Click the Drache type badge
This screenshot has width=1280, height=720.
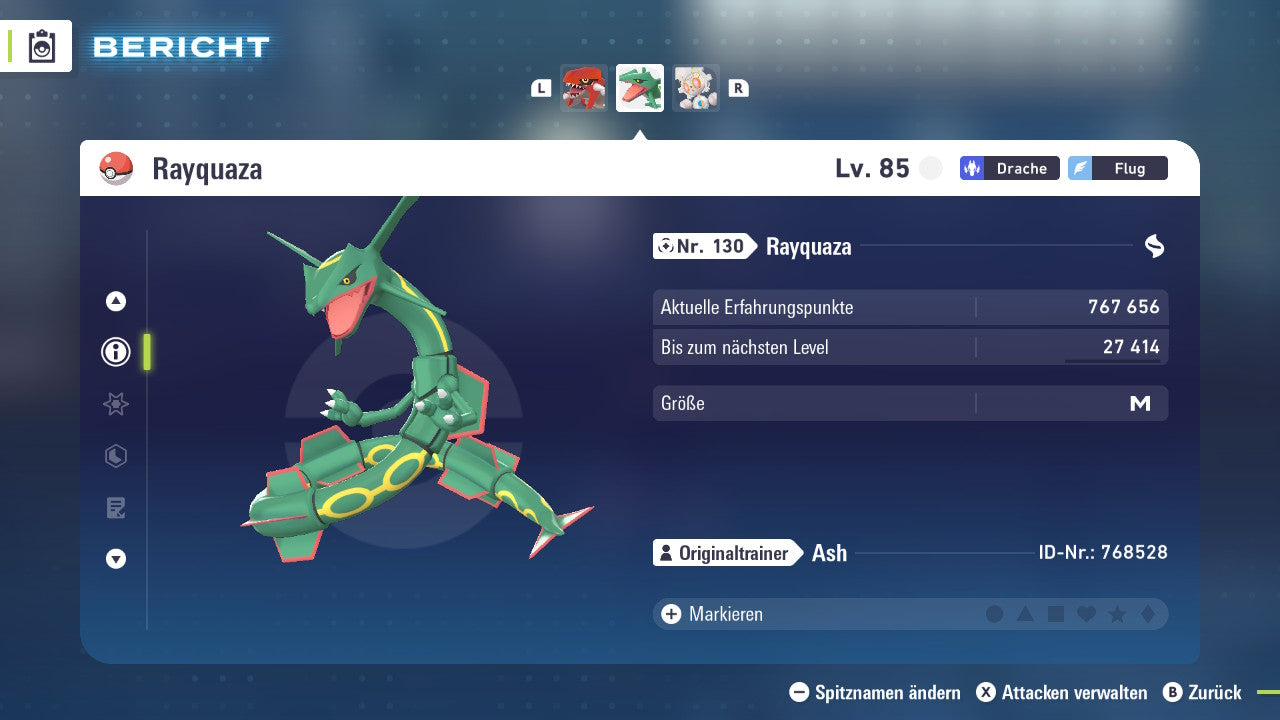(x=1009, y=168)
